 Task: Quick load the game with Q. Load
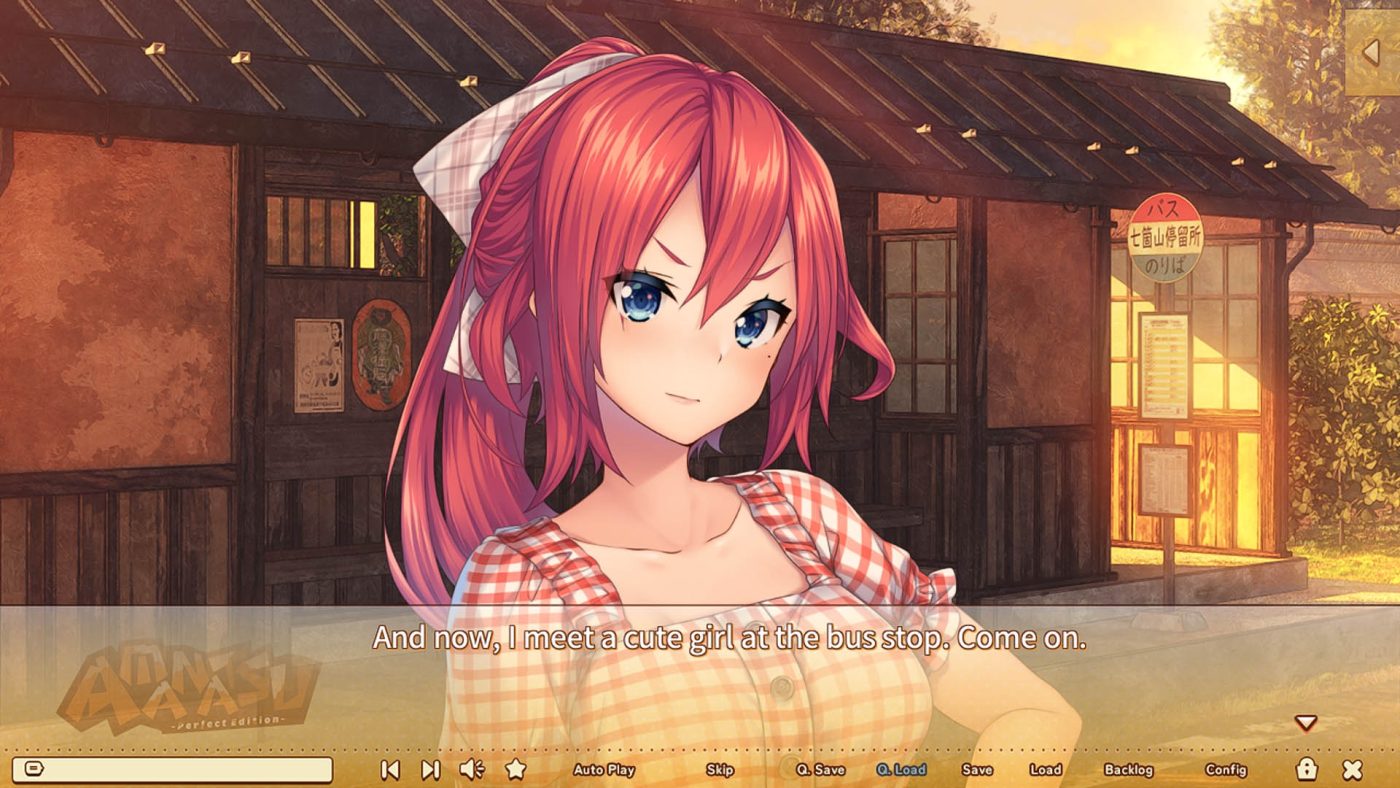point(901,771)
